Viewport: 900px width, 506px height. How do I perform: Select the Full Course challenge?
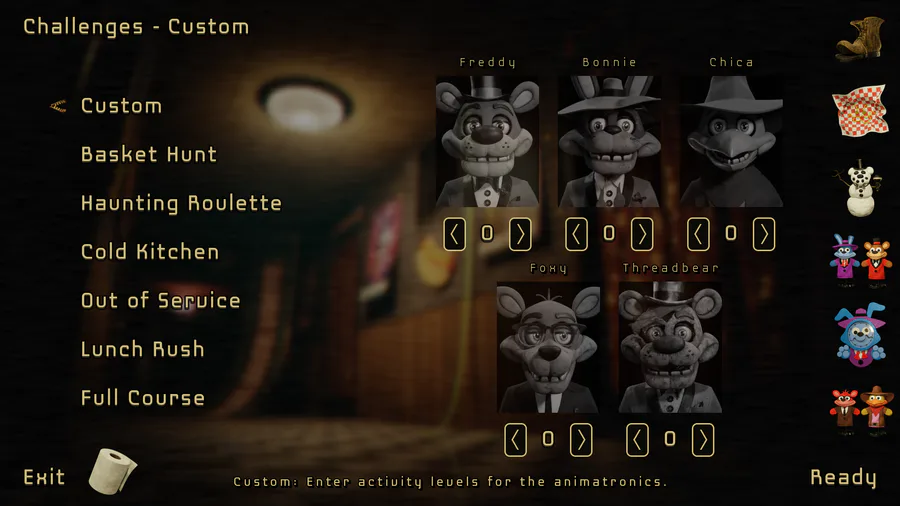point(142,398)
